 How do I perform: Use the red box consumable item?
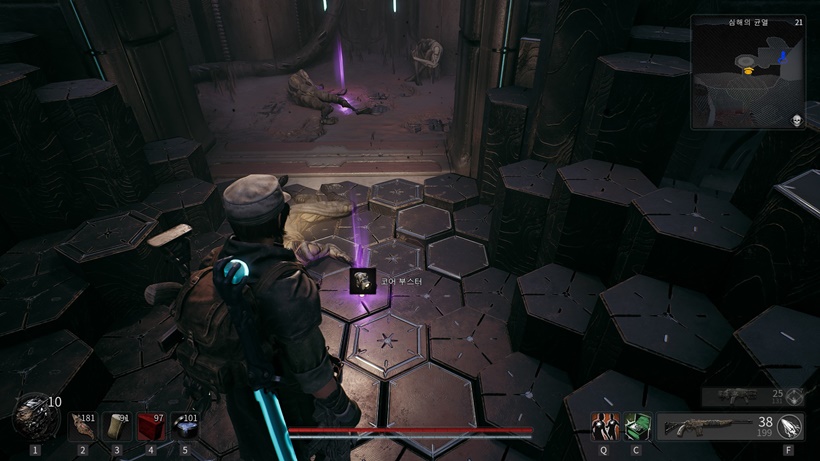[x=151, y=427]
